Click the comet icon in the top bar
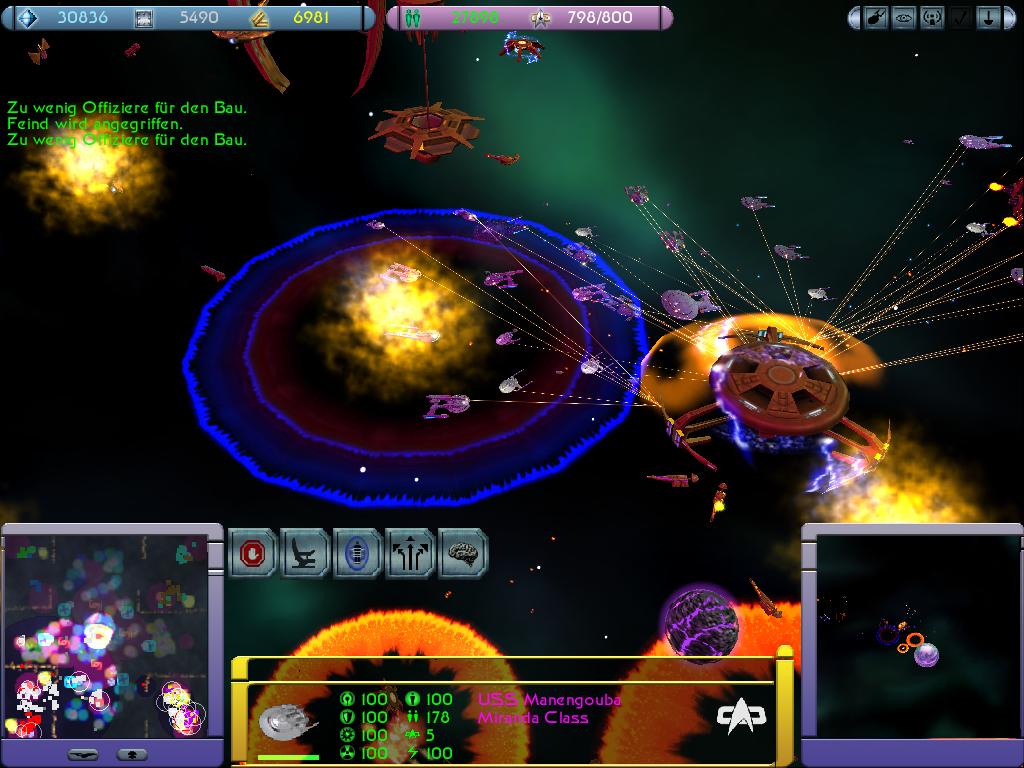This screenshot has height=768, width=1024. tap(877, 18)
